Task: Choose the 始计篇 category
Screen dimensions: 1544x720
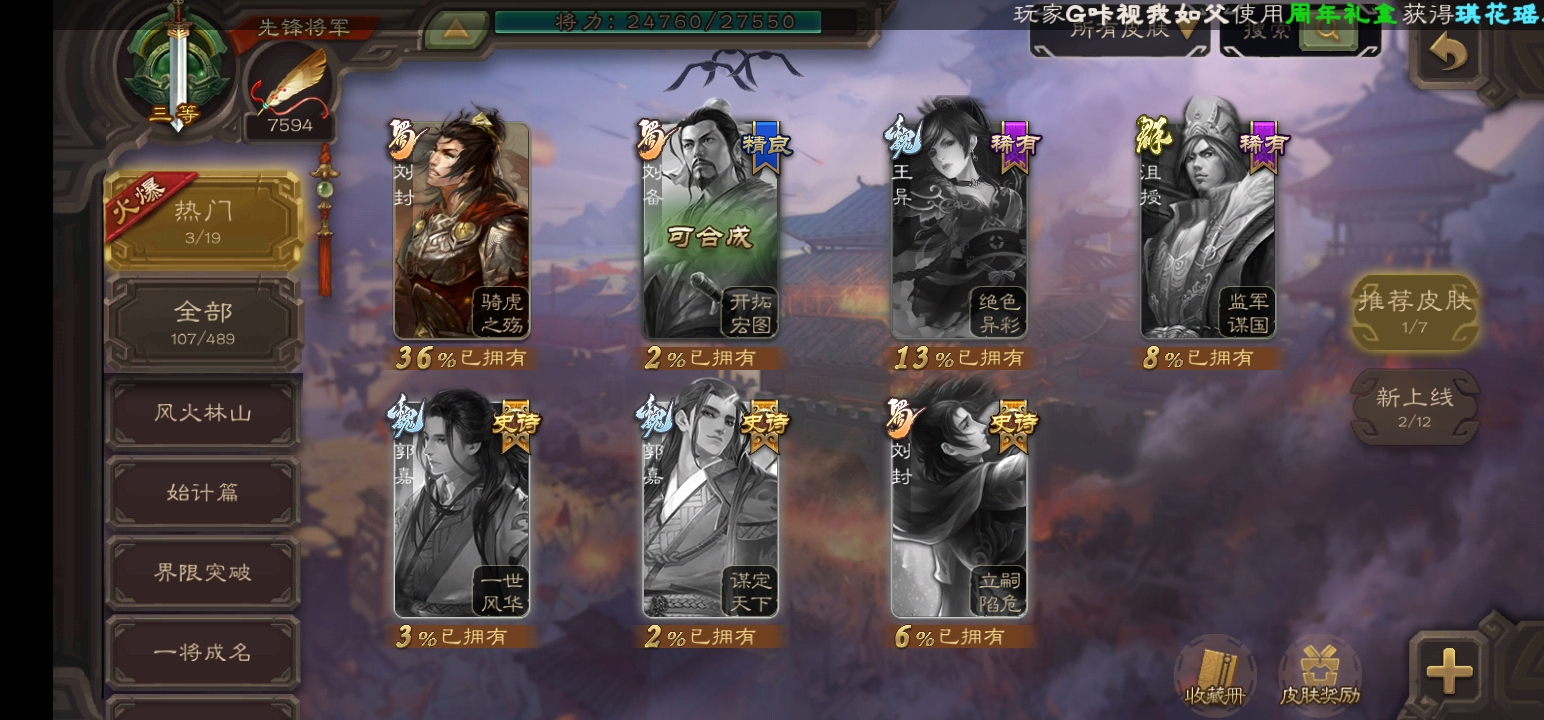Action: click(x=203, y=492)
